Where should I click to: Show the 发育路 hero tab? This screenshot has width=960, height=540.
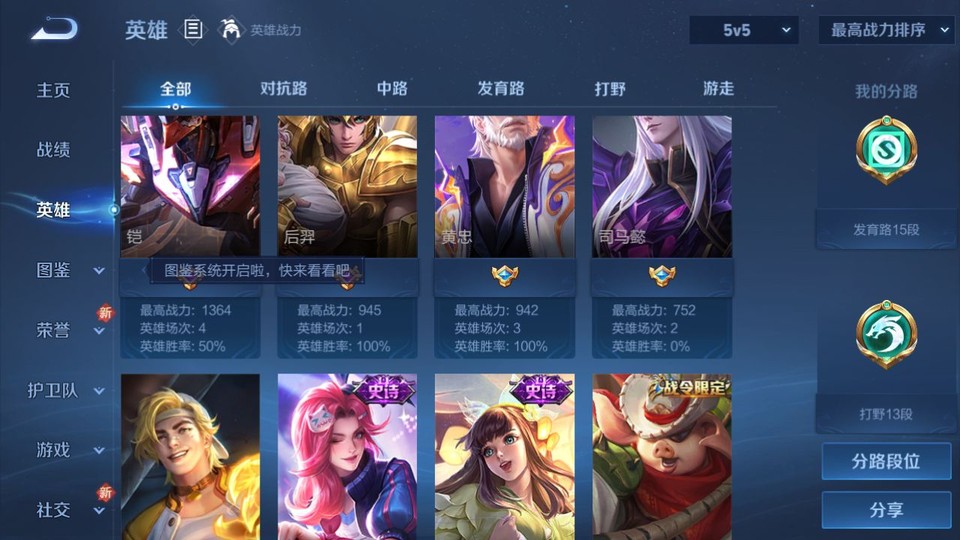point(501,88)
